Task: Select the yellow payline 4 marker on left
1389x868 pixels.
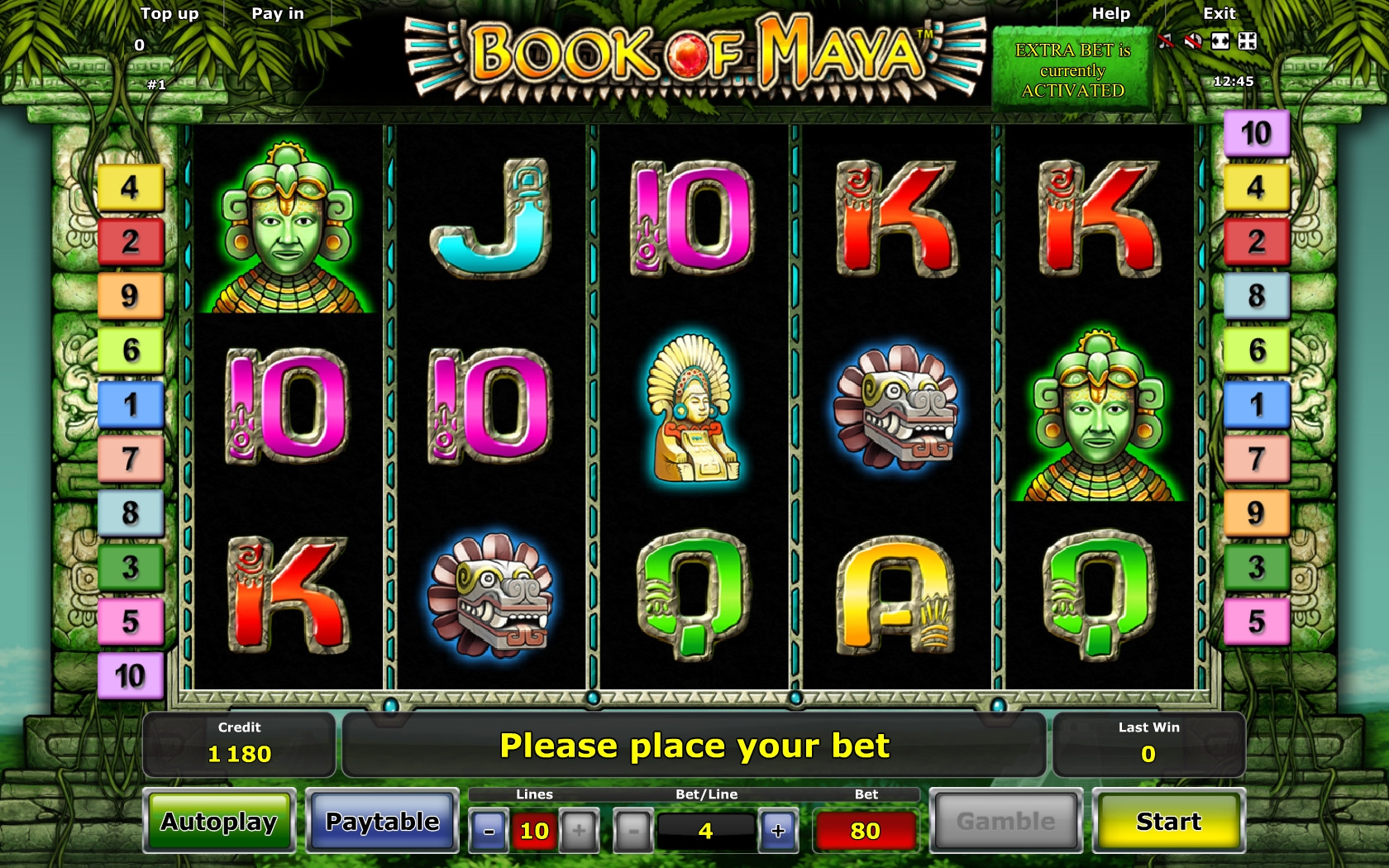Action: 131,187
